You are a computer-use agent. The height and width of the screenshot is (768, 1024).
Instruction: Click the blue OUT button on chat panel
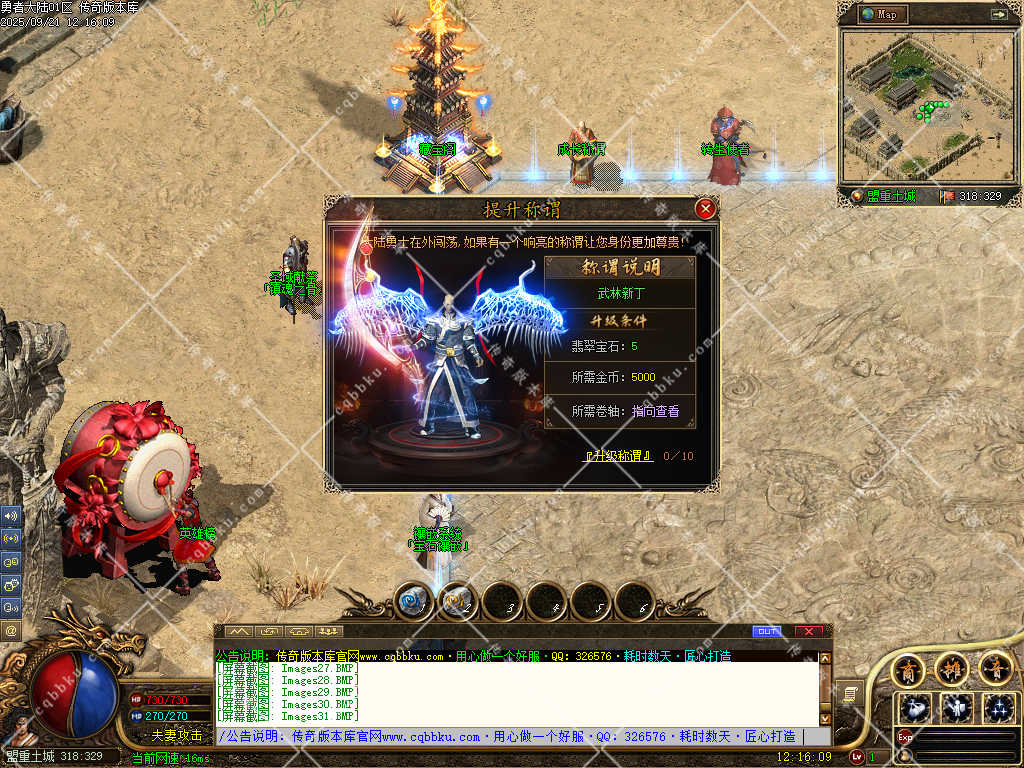[767, 631]
